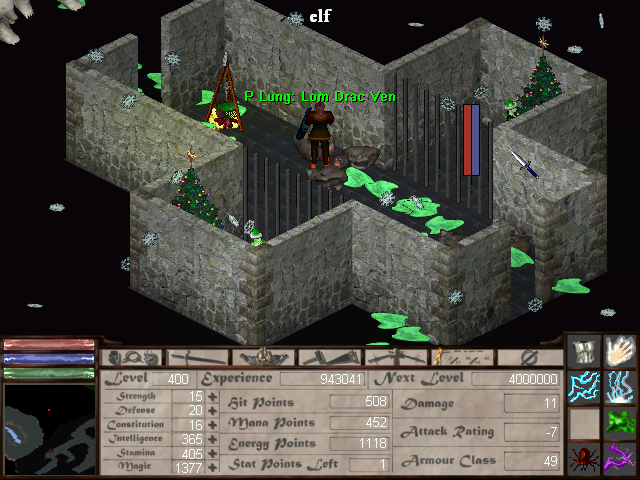Add a stat point to Intelligence
The height and width of the screenshot is (480, 640).
tap(212, 439)
